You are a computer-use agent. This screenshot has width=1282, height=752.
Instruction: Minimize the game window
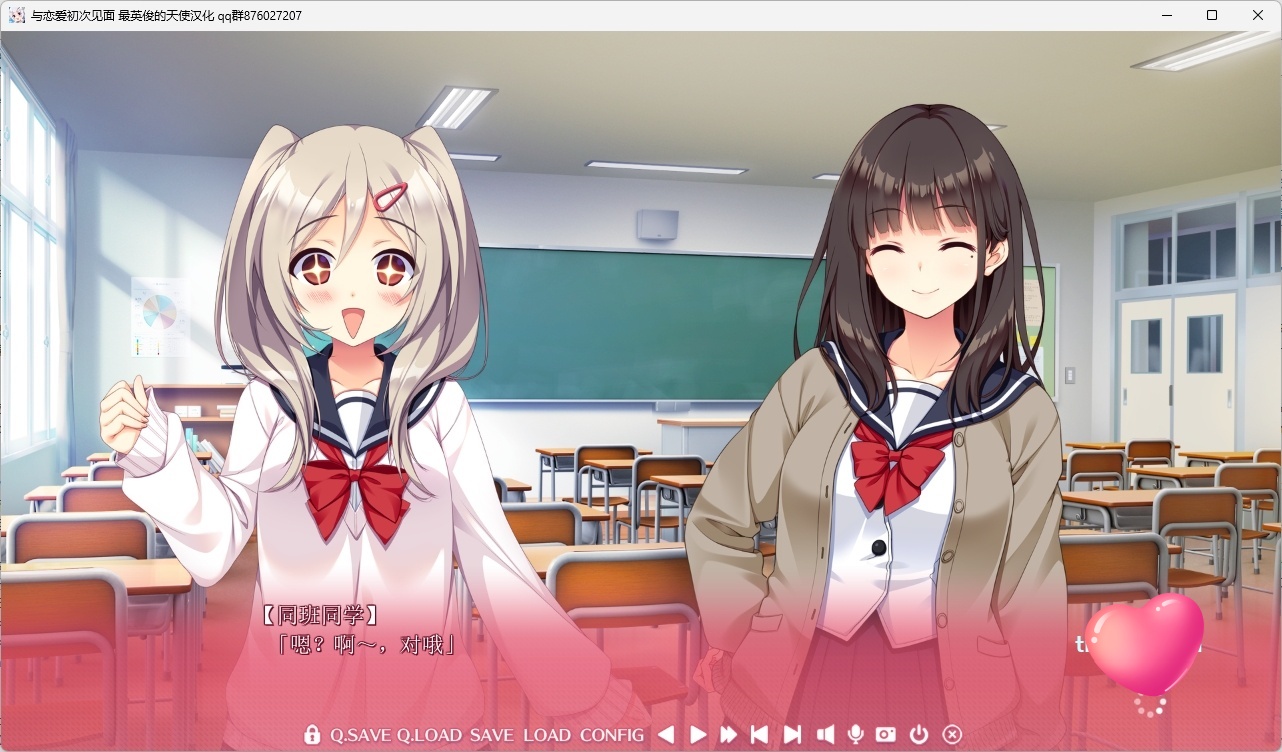pos(1165,15)
